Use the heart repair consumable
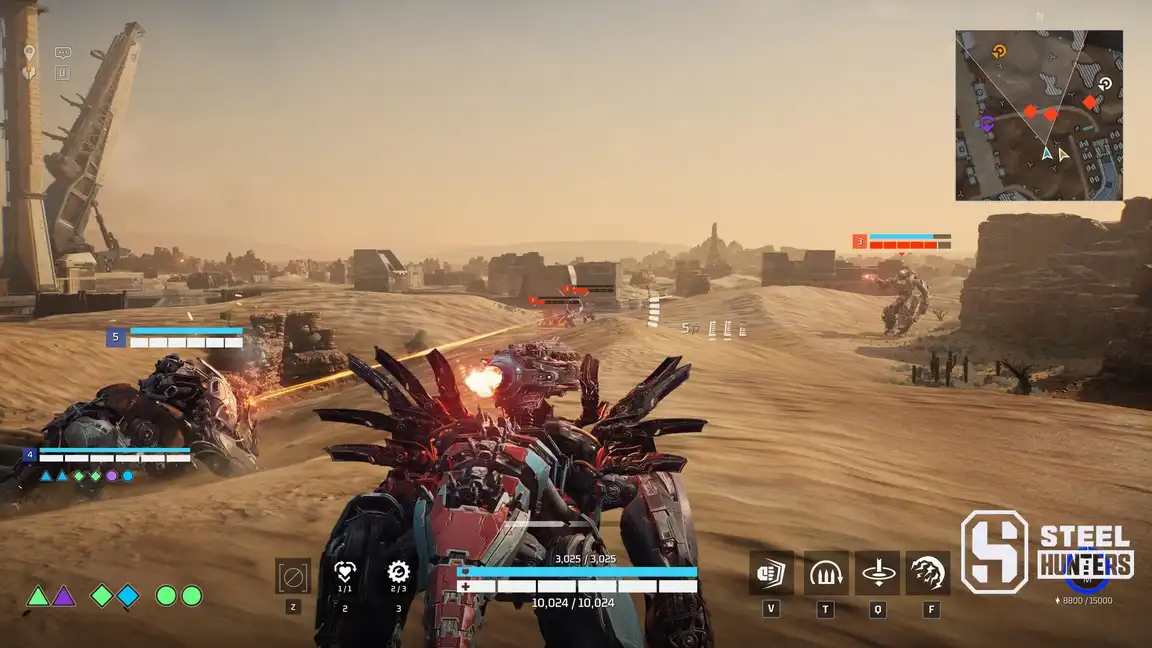This screenshot has height=648, width=1152. pyautogui.click(x=345, y=573)
